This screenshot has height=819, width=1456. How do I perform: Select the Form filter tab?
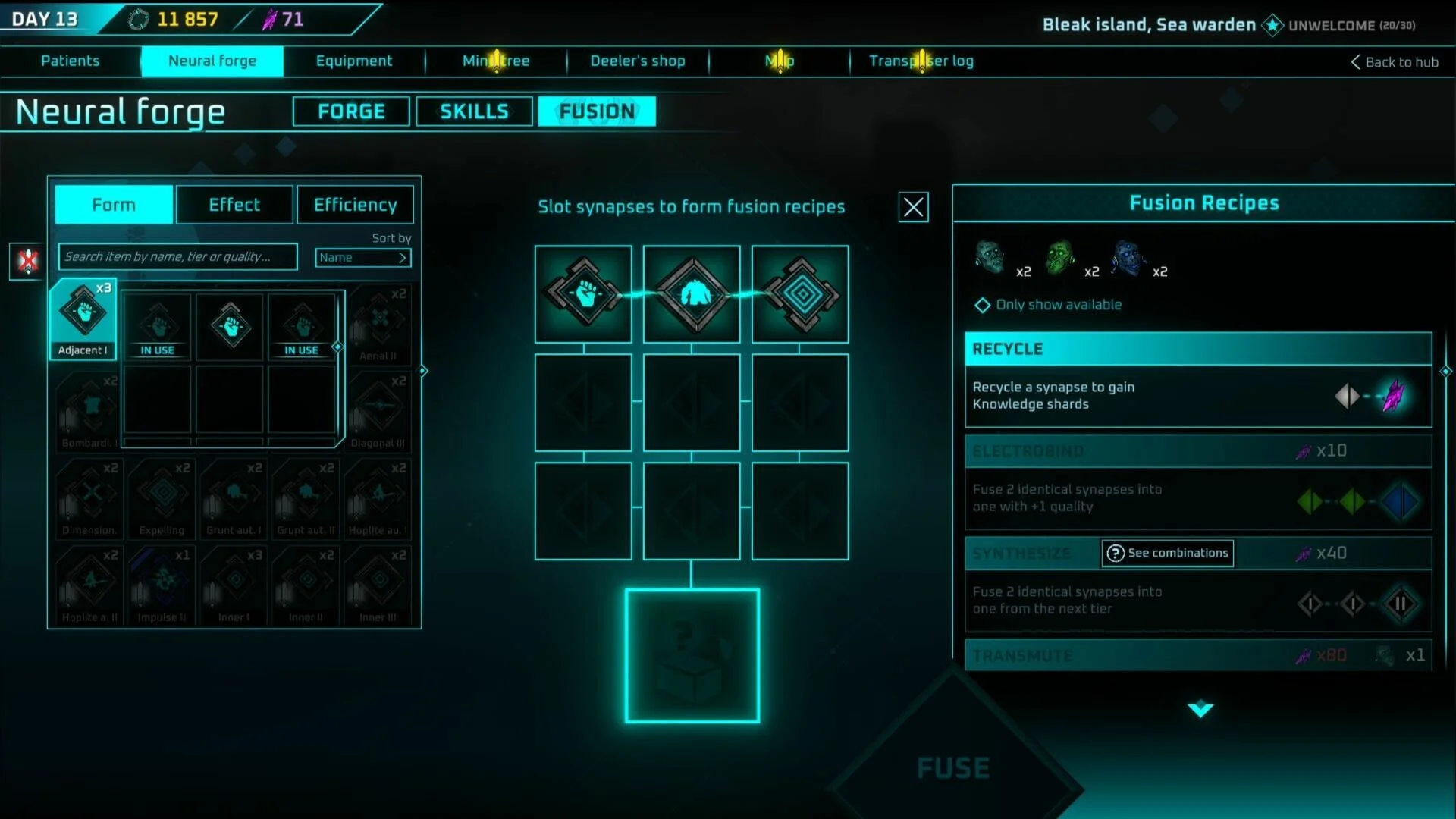coord(114,205)
